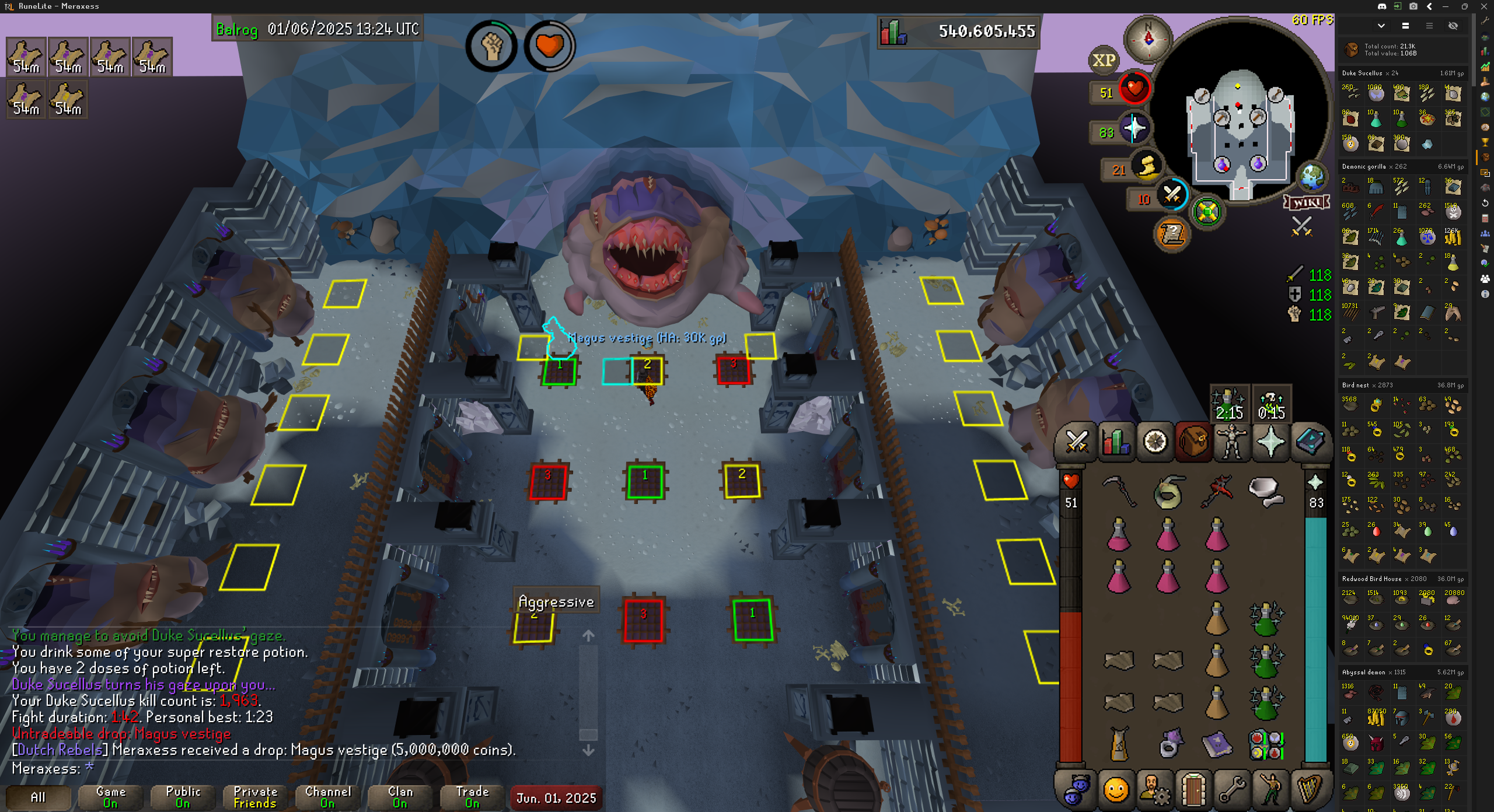Open the Spellbook tab

coord(1310,441)
